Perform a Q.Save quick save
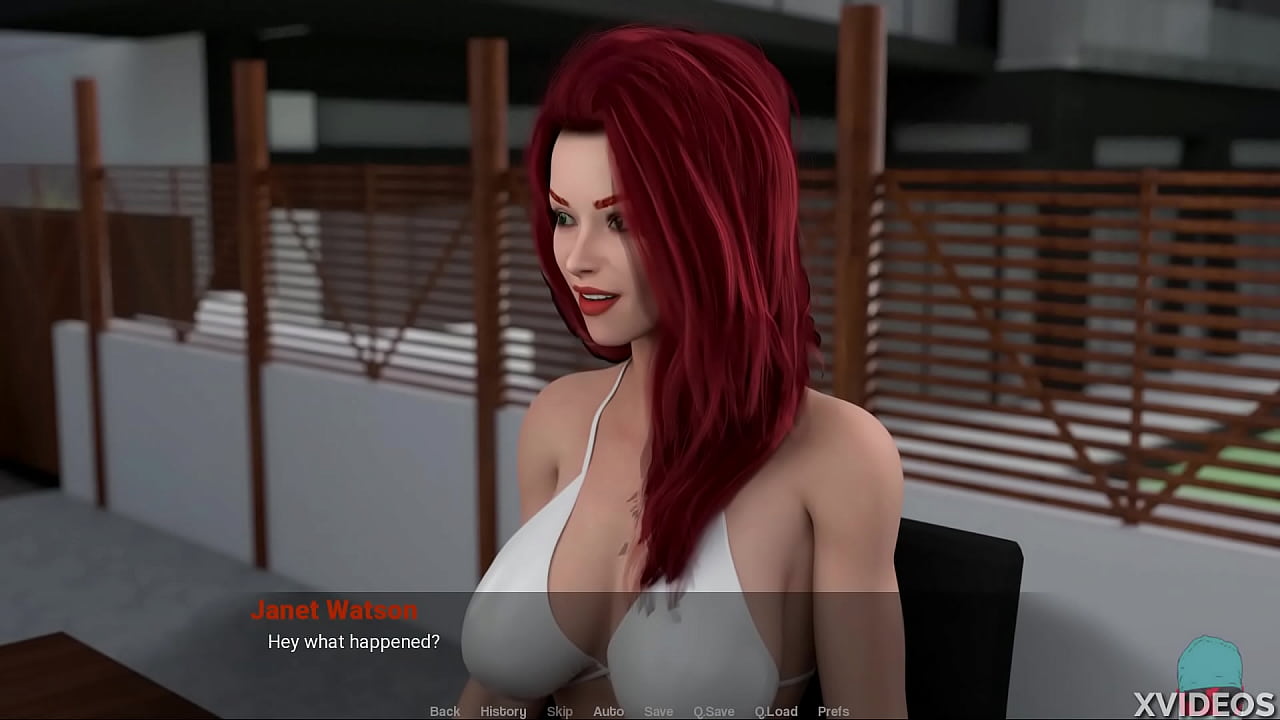 click(x=713, y=711)
